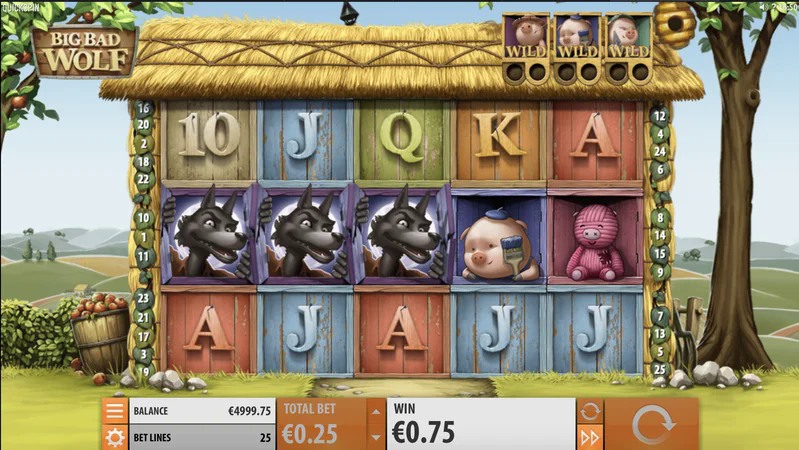
Task: Spin the reels with the big button
Action: coord(653,425)
